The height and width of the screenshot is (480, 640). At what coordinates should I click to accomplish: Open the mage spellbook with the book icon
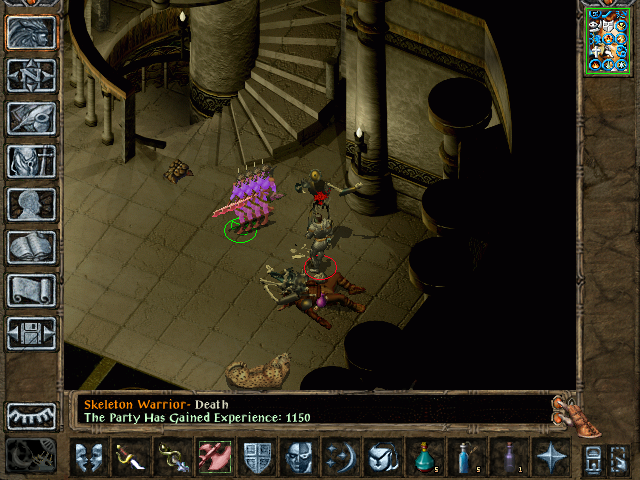(x=31, y=247)
